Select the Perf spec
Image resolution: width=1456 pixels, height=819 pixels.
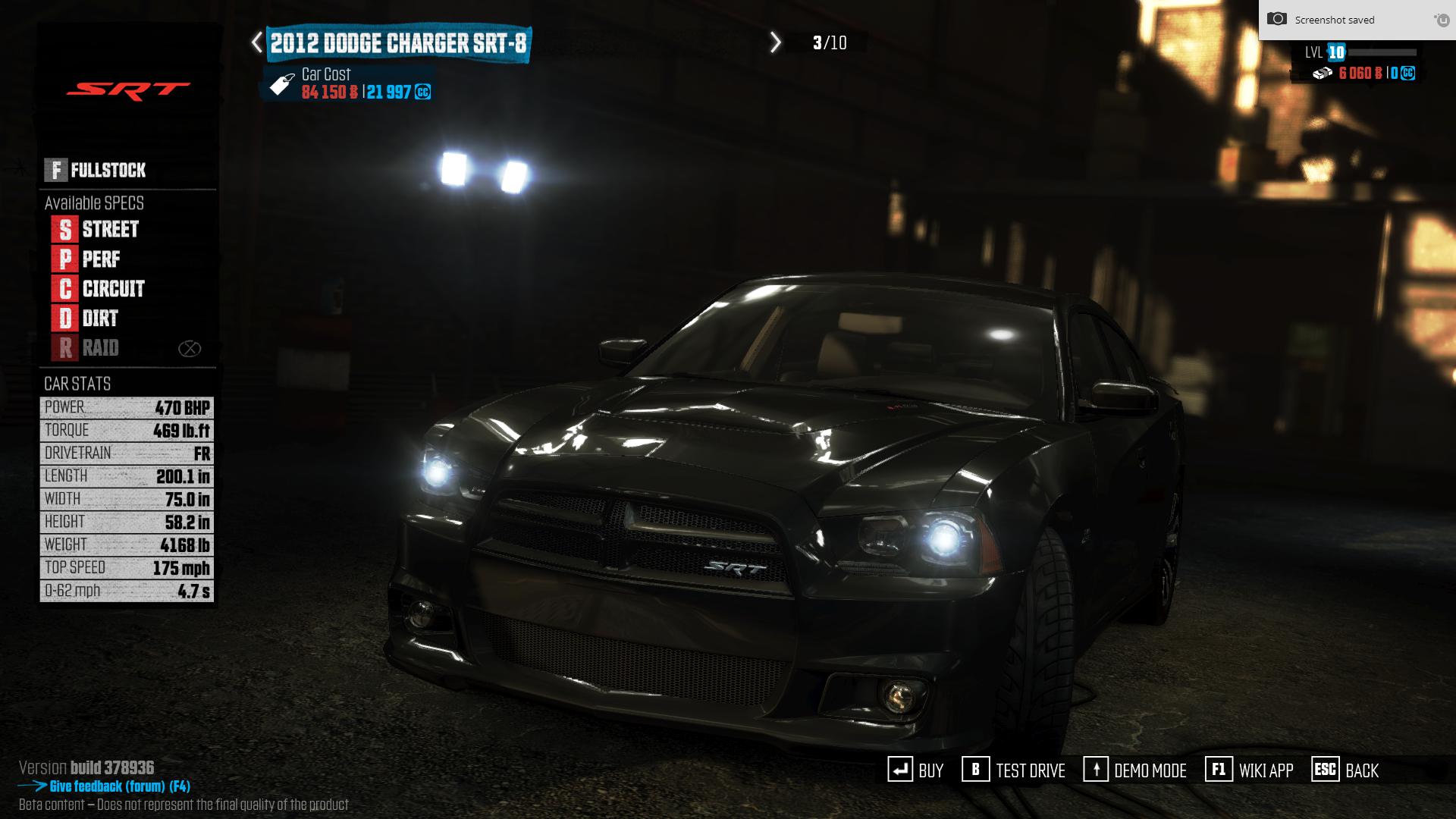tap(86, 259)
